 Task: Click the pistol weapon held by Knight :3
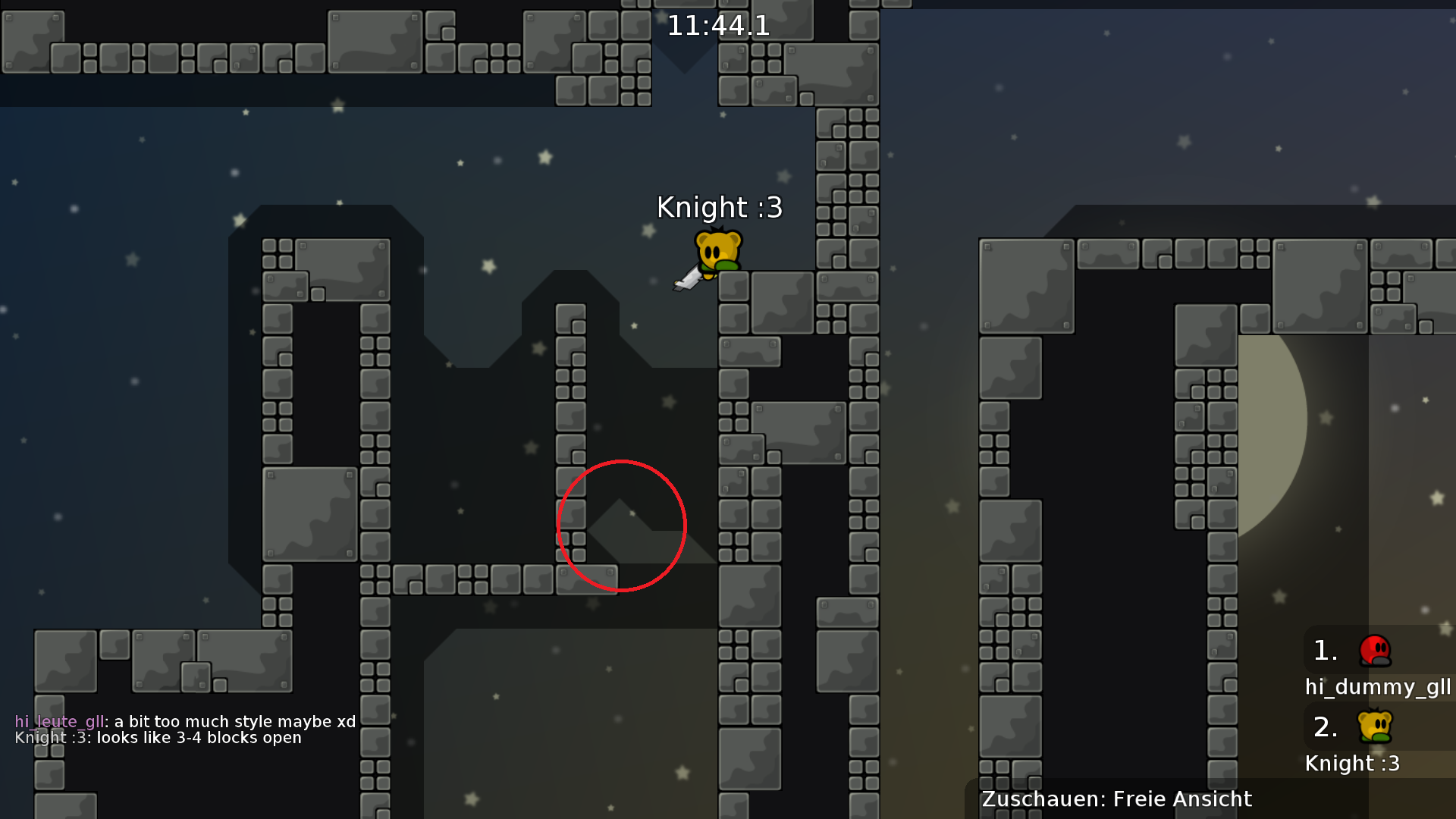(x=689, y=279)
